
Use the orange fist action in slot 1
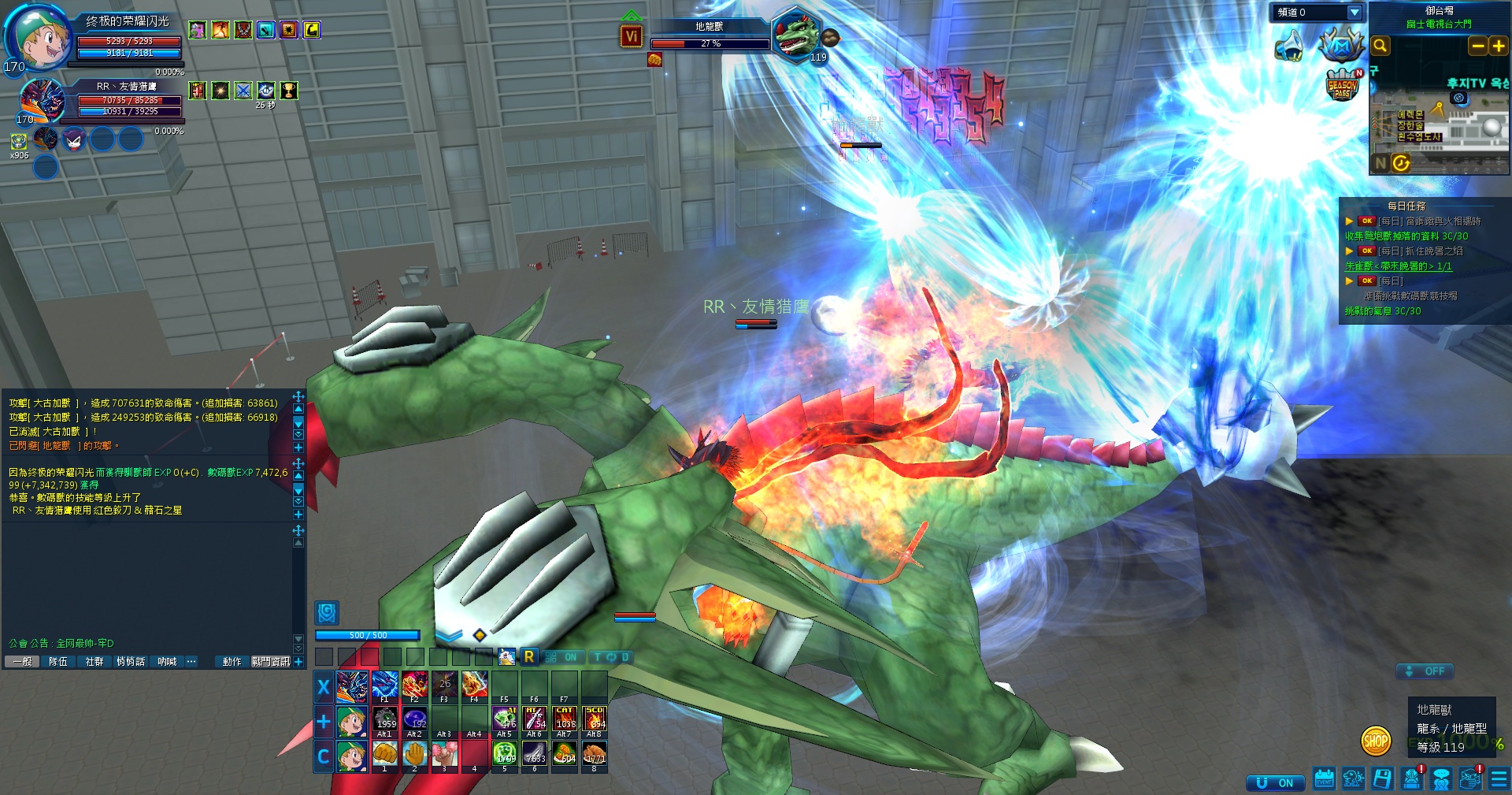[384, 755]
